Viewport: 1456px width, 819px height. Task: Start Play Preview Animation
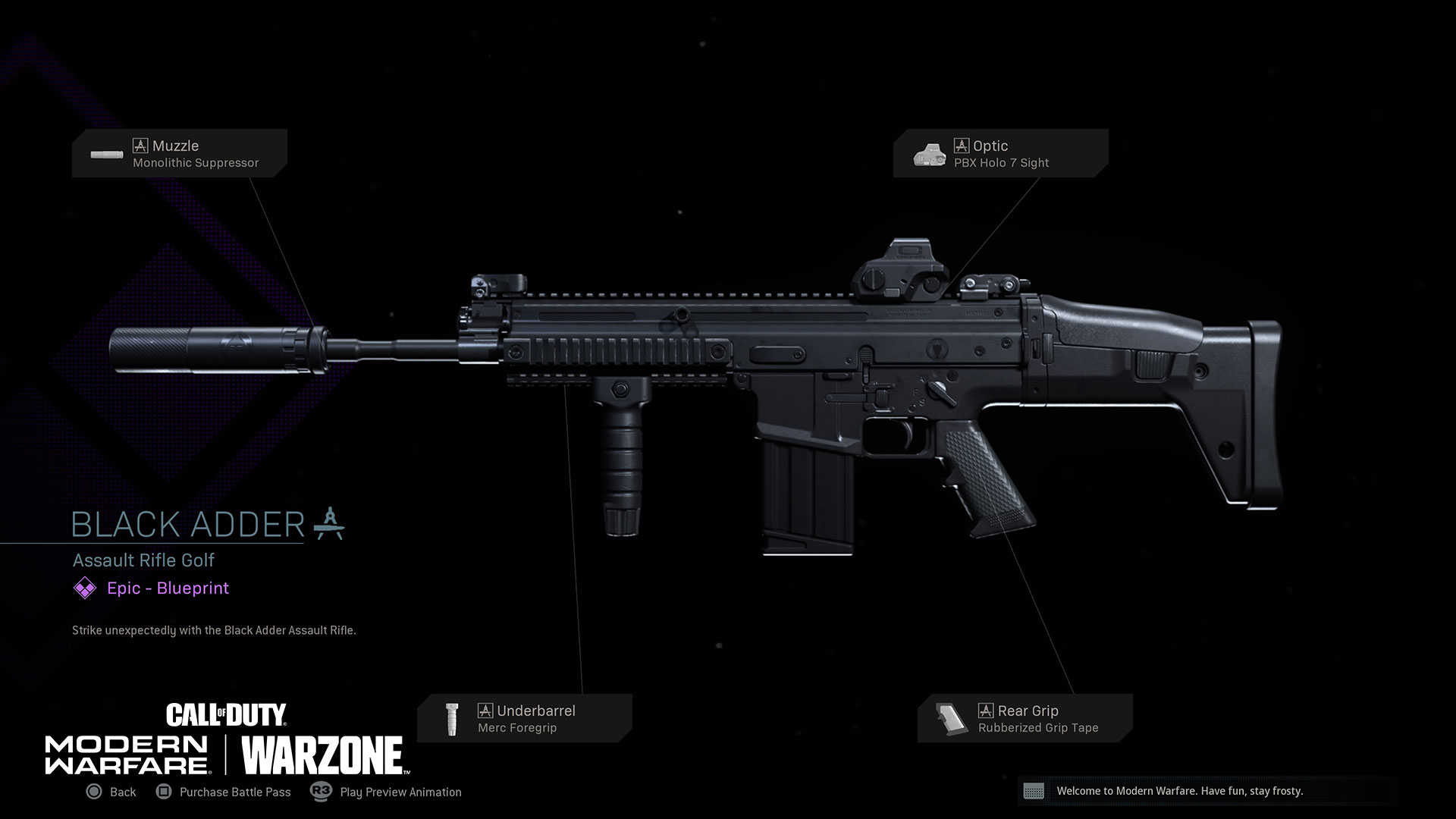tap(387, 792)
